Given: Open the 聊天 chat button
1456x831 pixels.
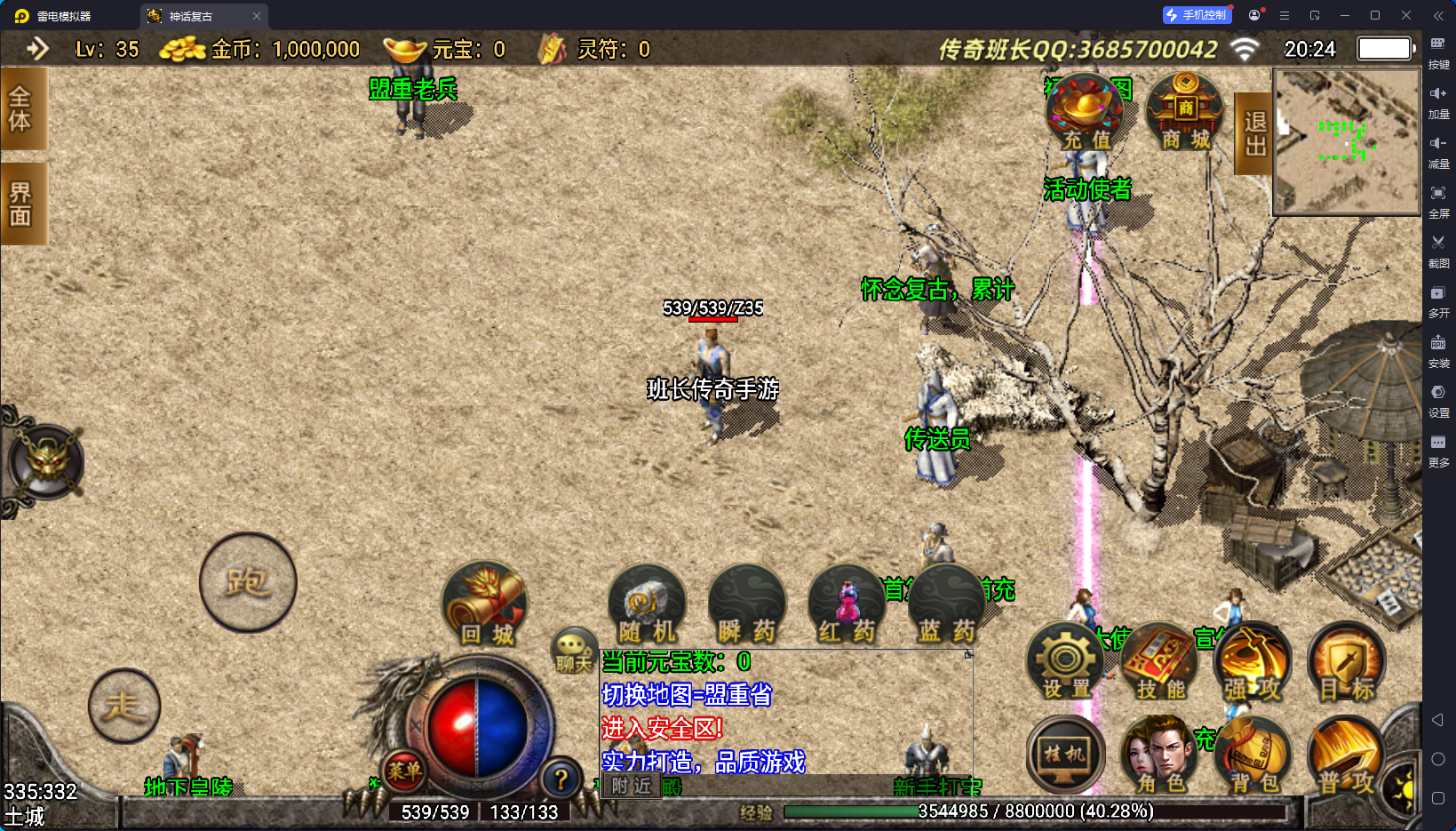Looking at the screenshot, I should pyautogui.click(x=573, y=651).
